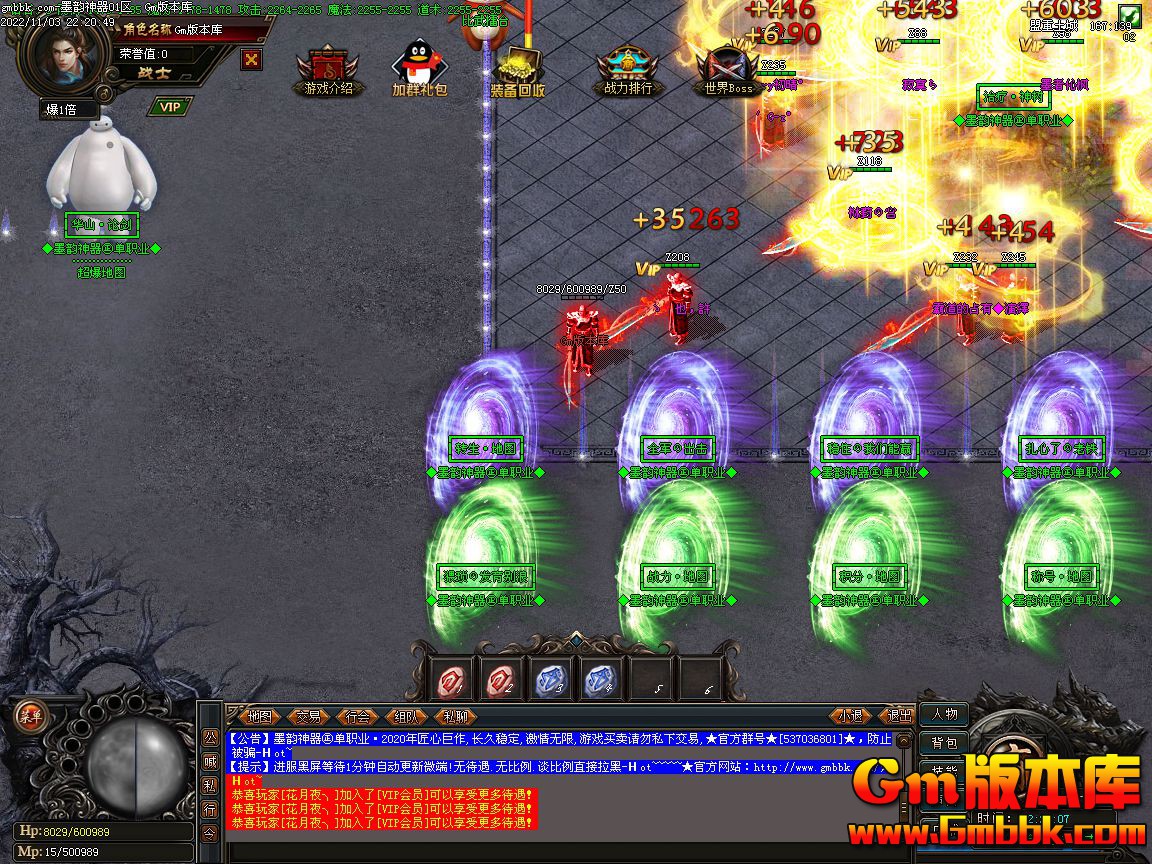Select the first red potion hotbar slot

(x=453, y=681)
